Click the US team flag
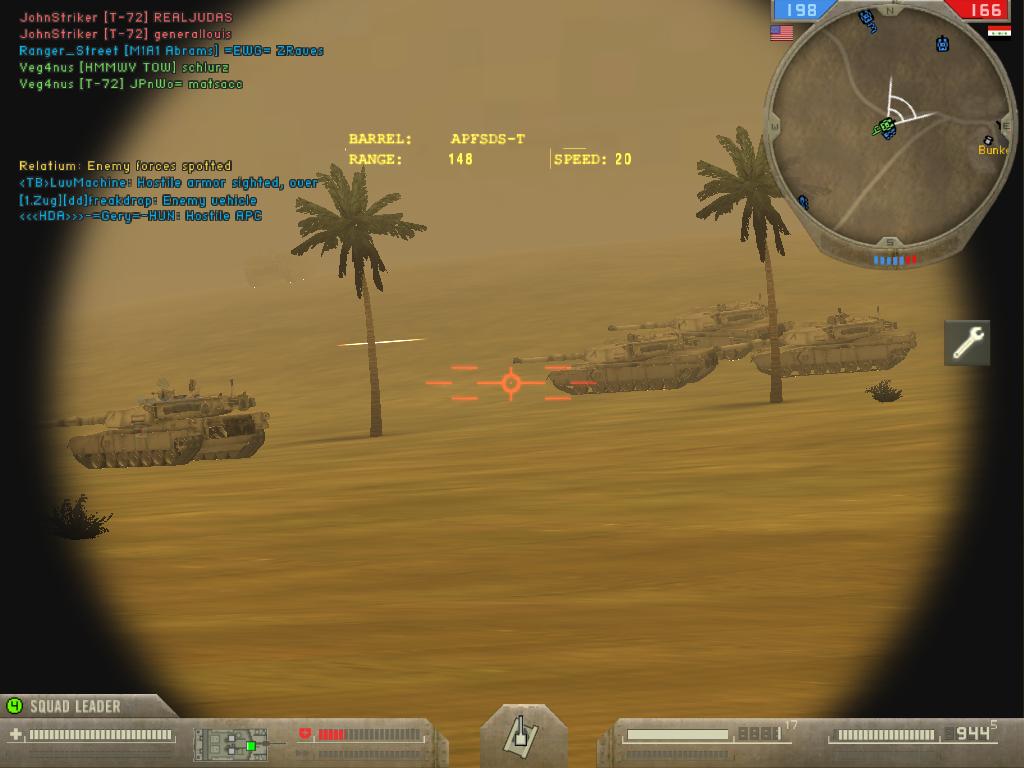 [x=781, y=33]
